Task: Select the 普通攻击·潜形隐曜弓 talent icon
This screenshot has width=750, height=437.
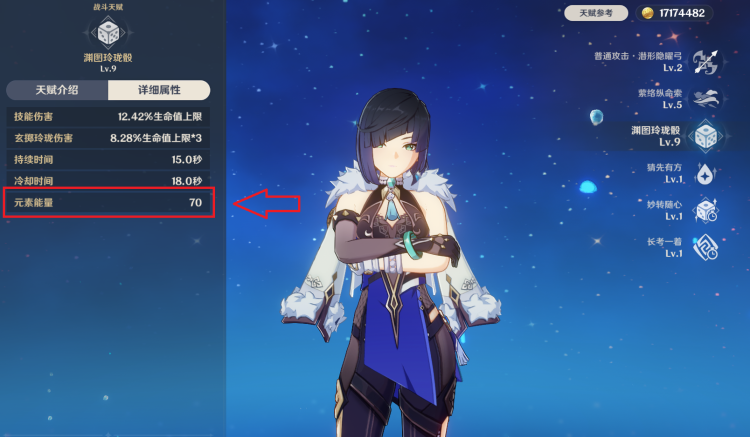Action: point(706,61)
